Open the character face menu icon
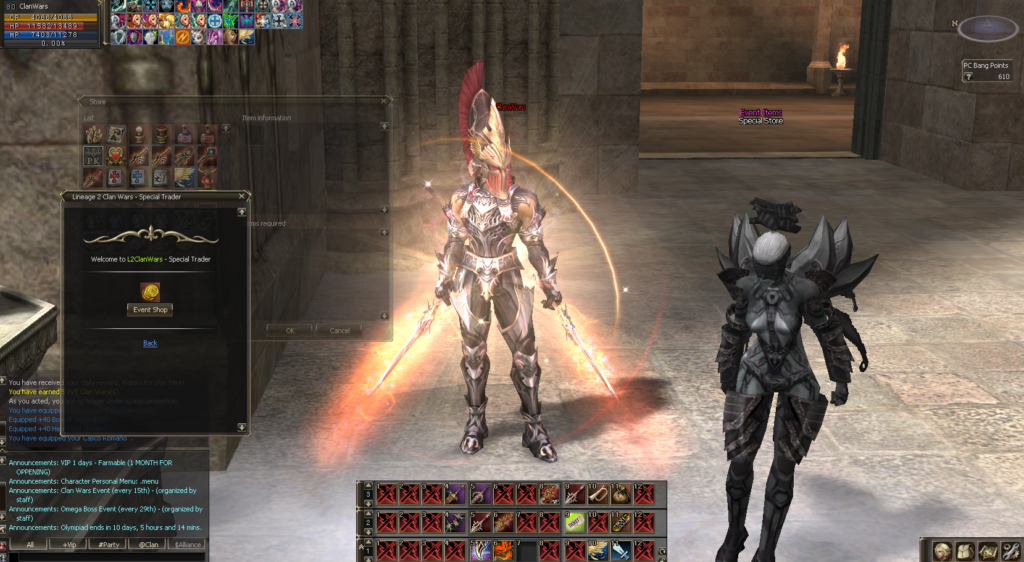Image resolution: width=1024 pixels, height=562 pixels. [943, 551]
